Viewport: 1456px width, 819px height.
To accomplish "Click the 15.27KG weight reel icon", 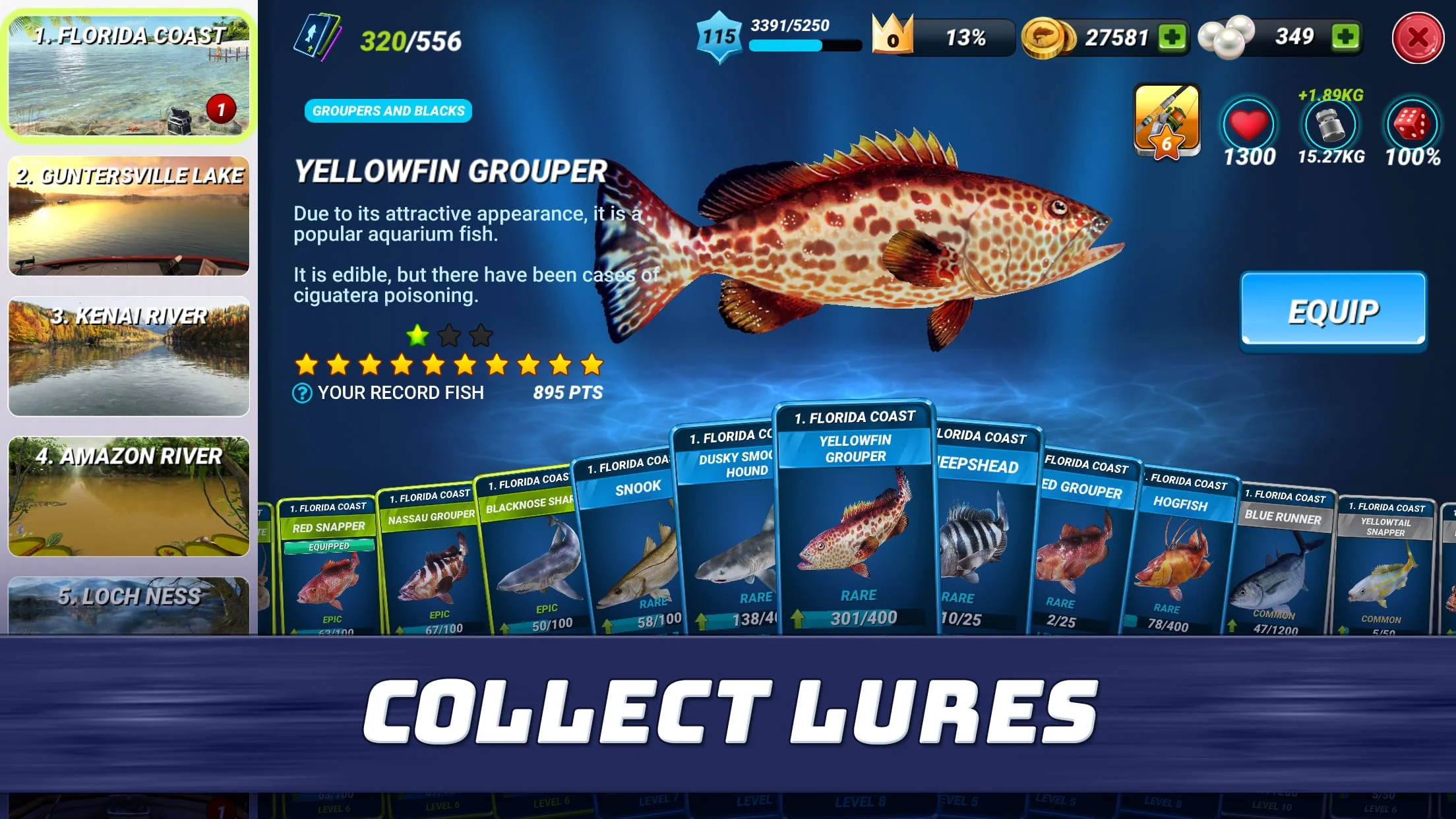I will tap(1330, 125).
